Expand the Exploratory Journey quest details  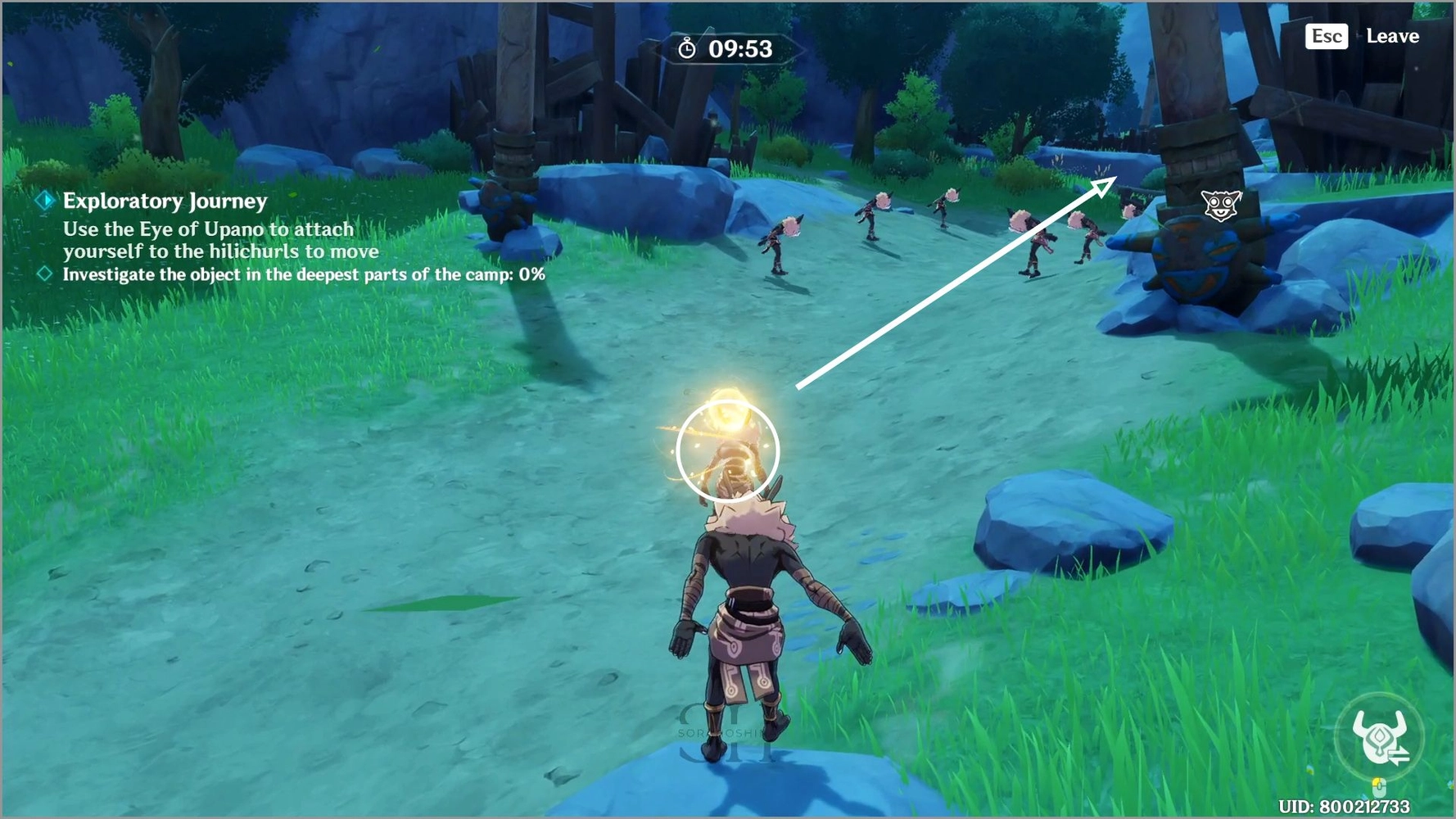165,201
